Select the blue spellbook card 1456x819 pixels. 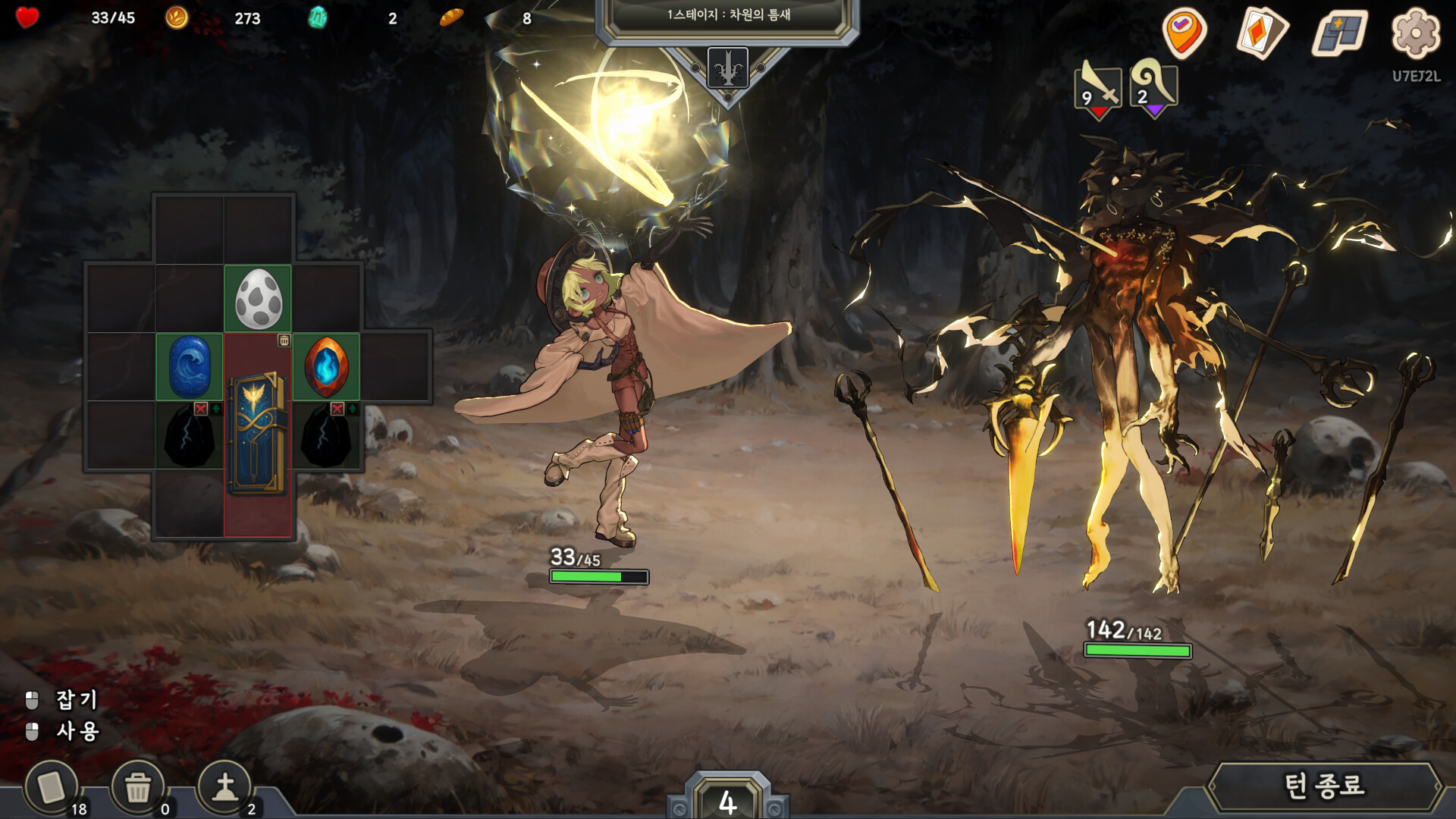pos(258,434)
